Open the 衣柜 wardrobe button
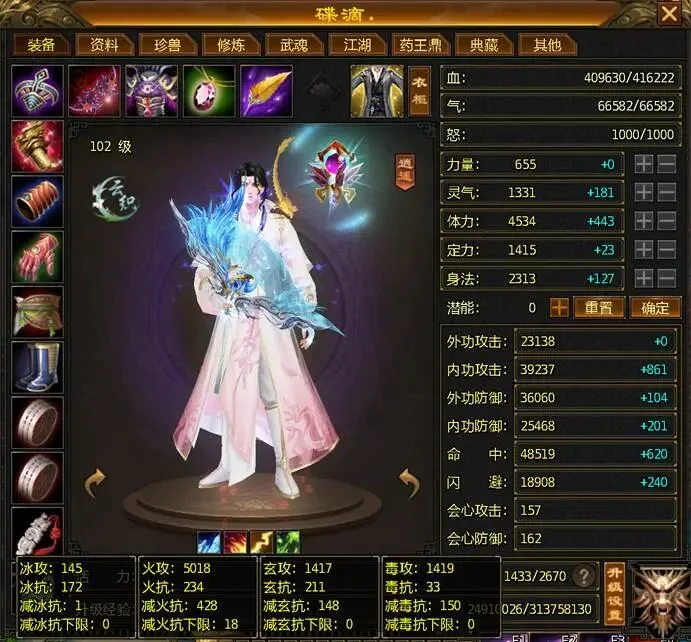This screenshot has width=691, height=642. pyautogui.click(x=420, y=90)
